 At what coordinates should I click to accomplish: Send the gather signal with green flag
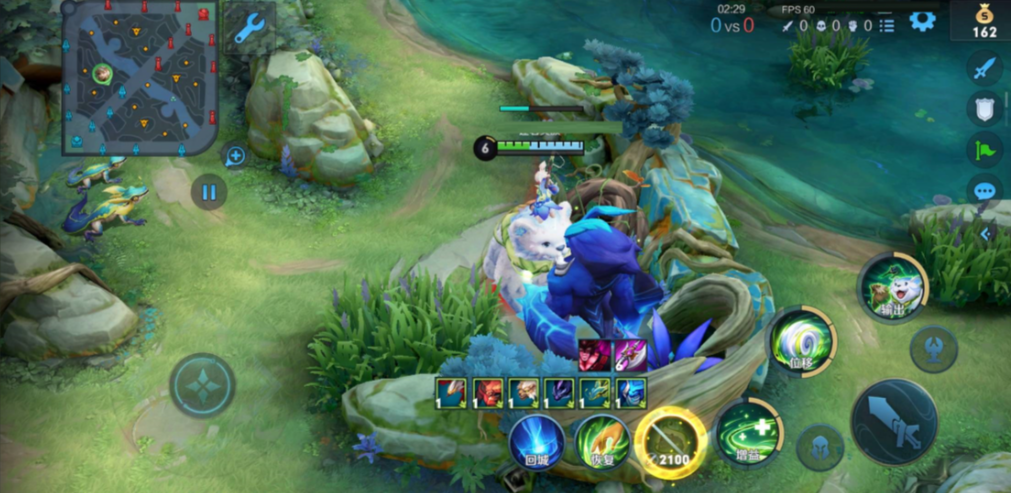(x=985, y=150)
